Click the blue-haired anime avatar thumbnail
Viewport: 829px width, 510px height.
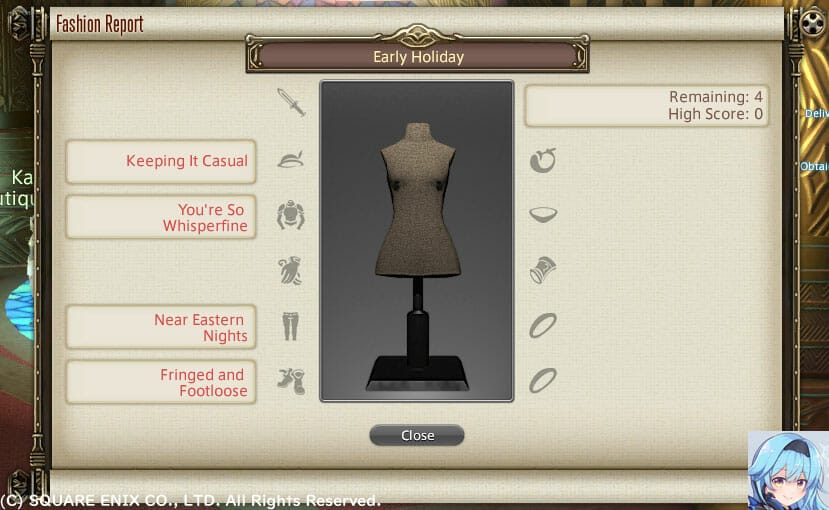coord(788,470)
